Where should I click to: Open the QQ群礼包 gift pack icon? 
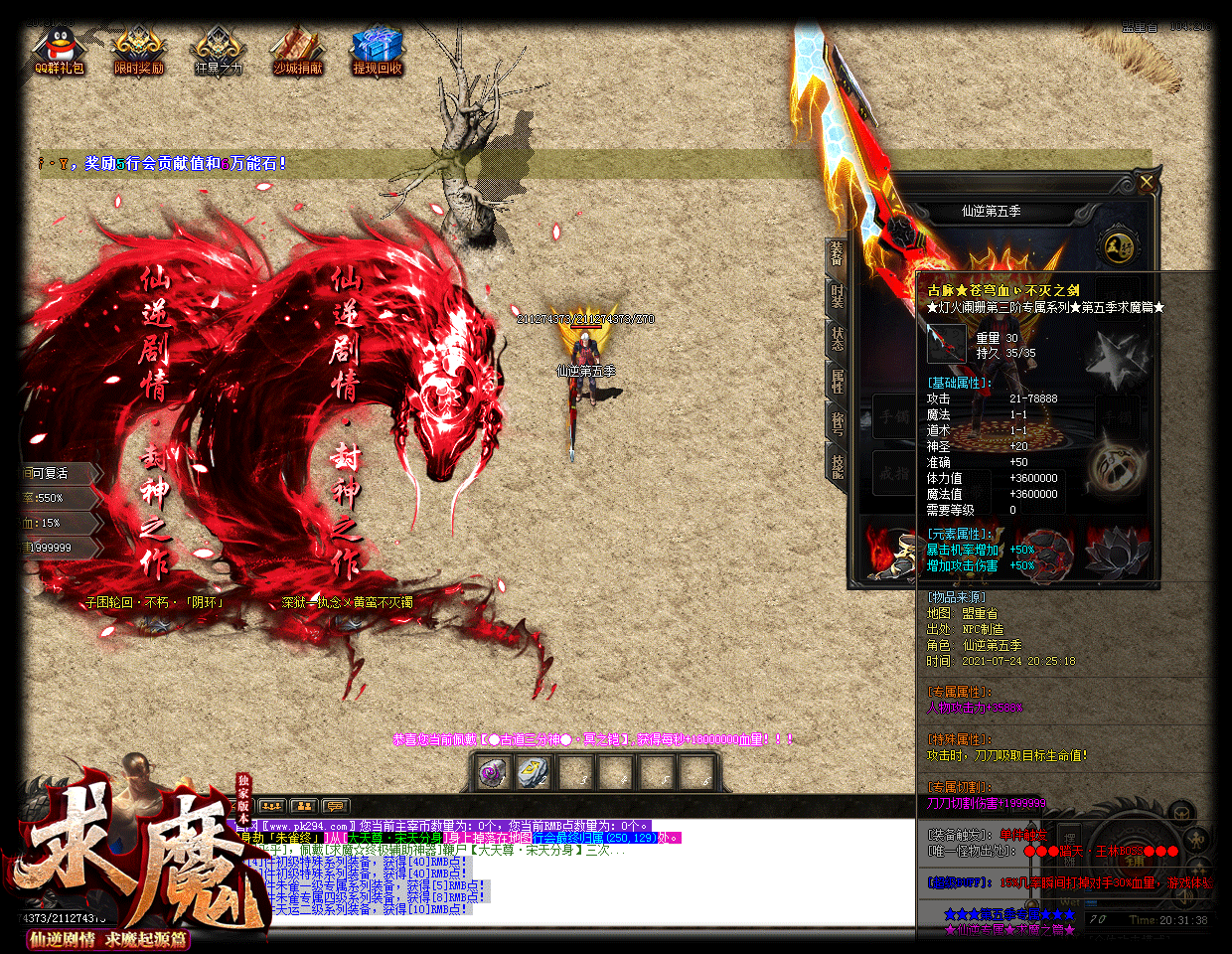coord(59,52)
